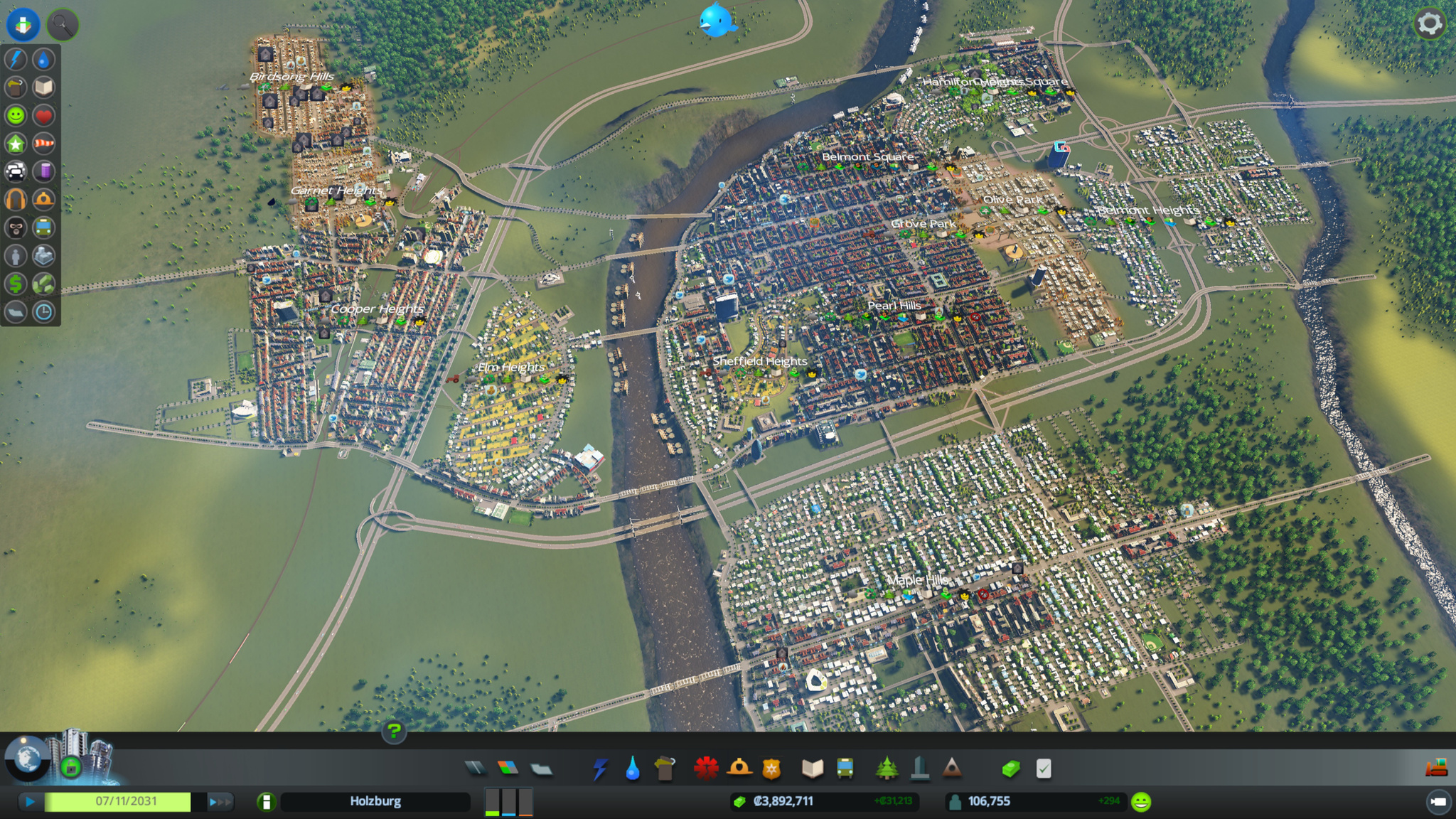The image size is (1456, 819).
Task: Open the parks tree build menu
Action: 886,768
